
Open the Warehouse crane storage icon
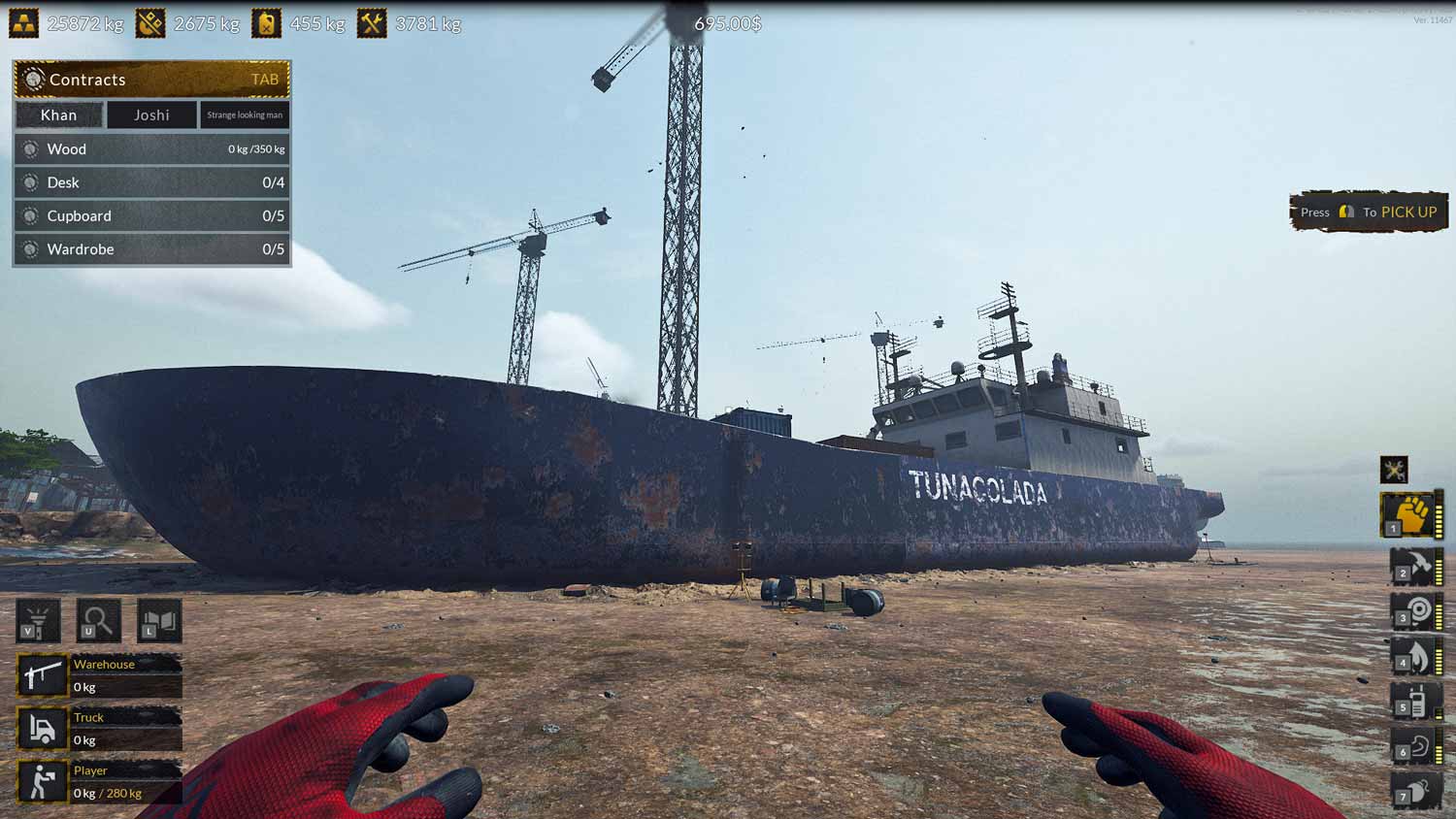(42, 674)
